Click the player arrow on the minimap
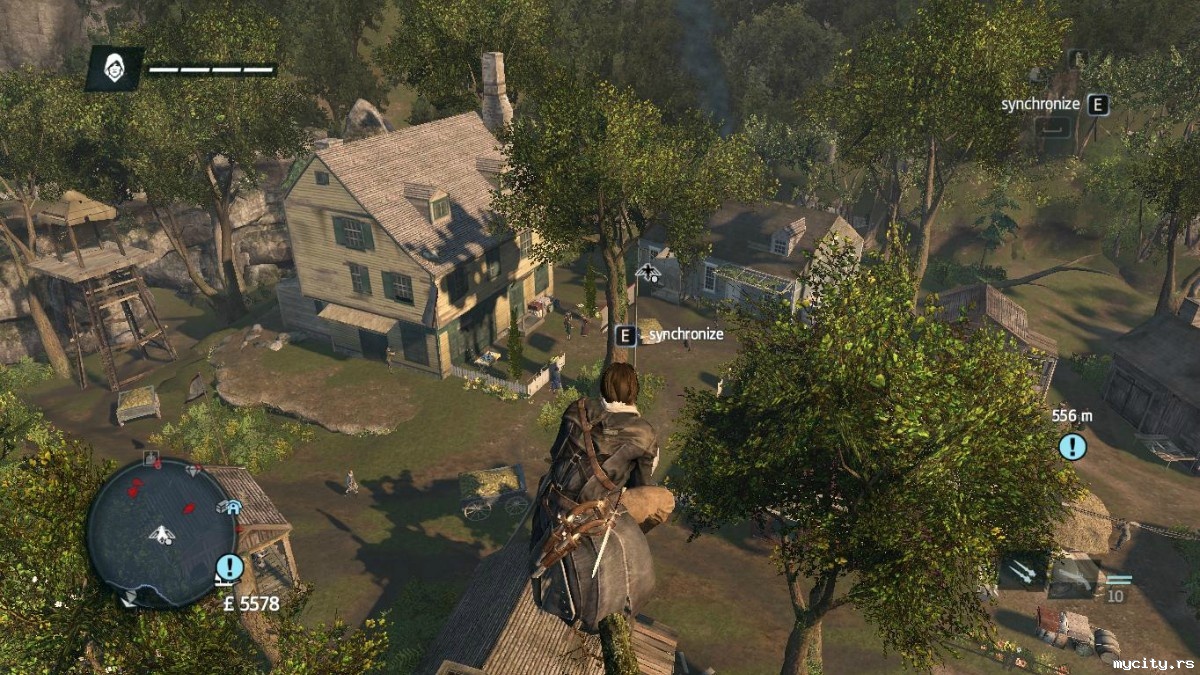The image size is (1200, 675). coord(162,535)
